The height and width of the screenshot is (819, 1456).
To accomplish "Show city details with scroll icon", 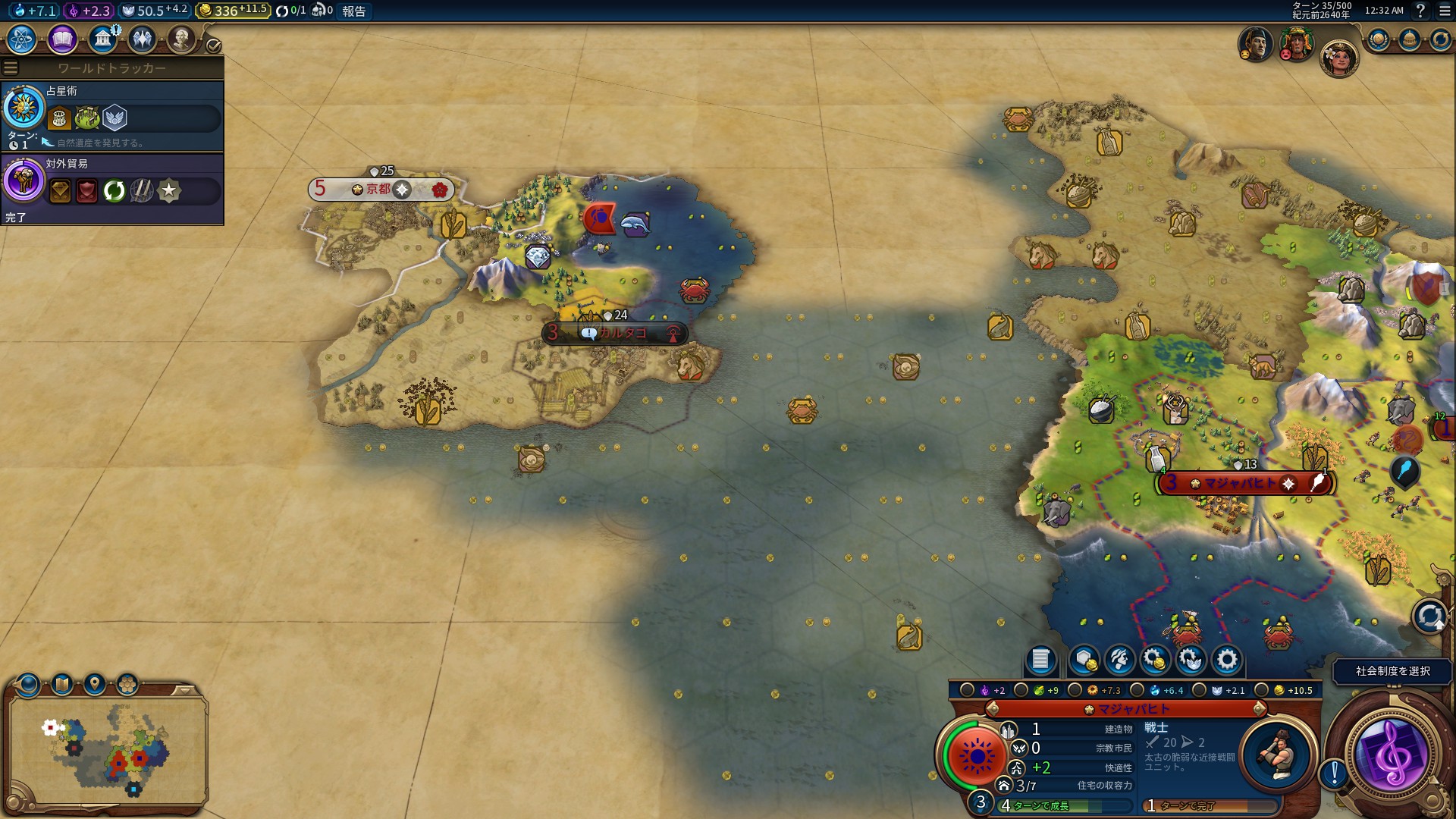I will click(1040, 660).
